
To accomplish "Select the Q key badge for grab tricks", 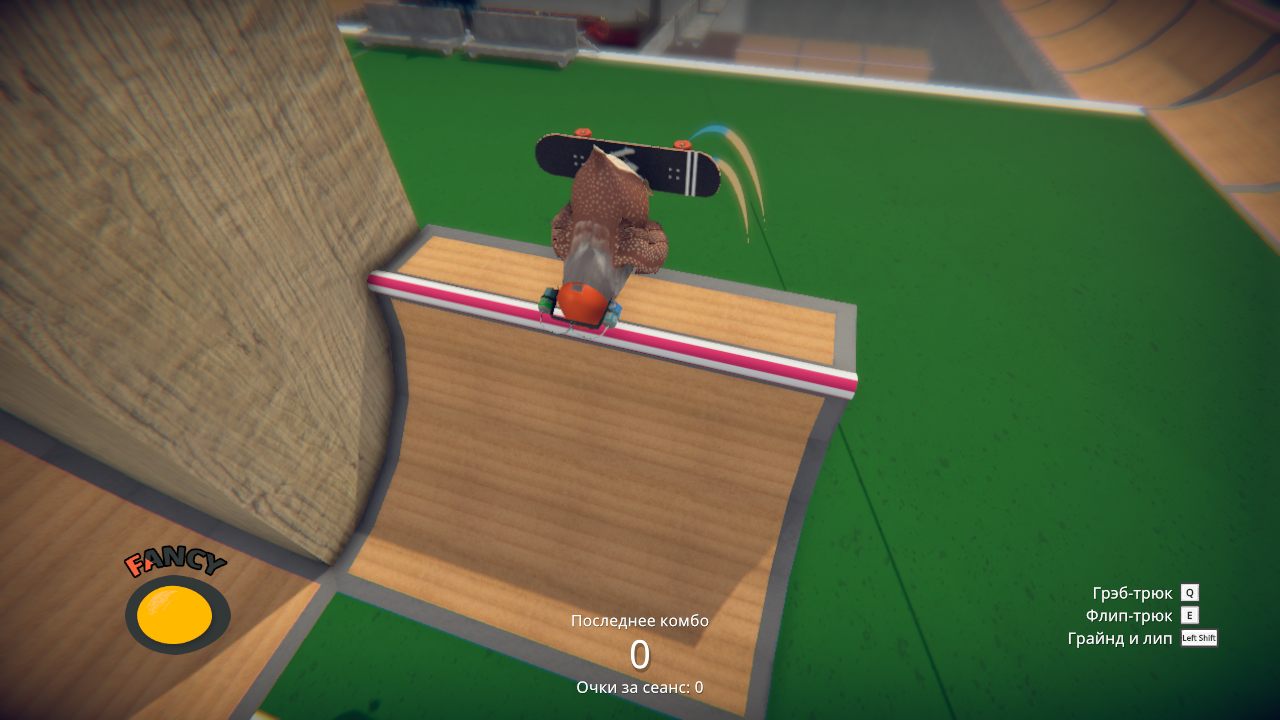I will pyautogui.click(x=1190, y=592).
